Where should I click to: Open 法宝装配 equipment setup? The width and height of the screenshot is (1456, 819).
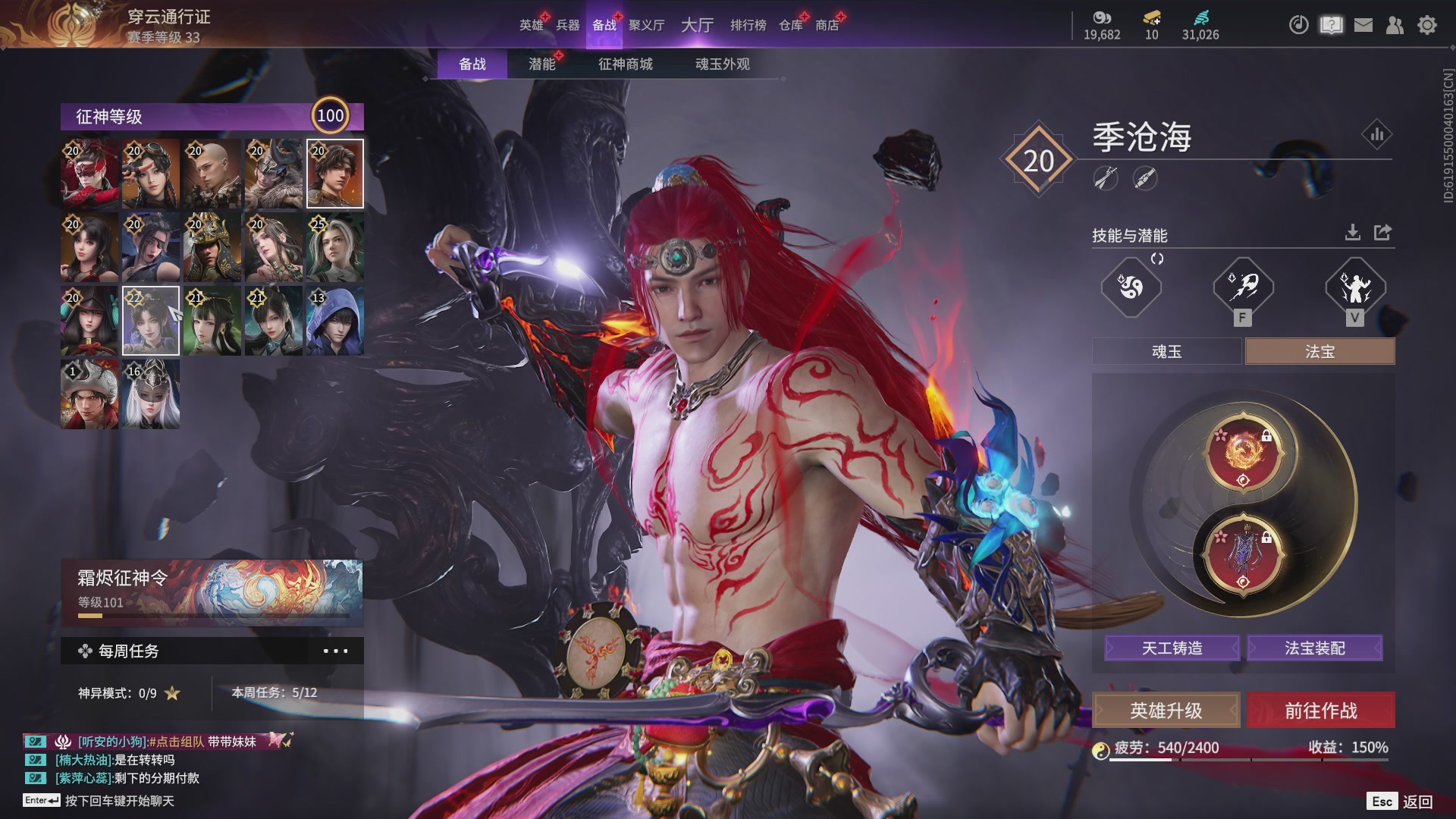(1314, 648)
